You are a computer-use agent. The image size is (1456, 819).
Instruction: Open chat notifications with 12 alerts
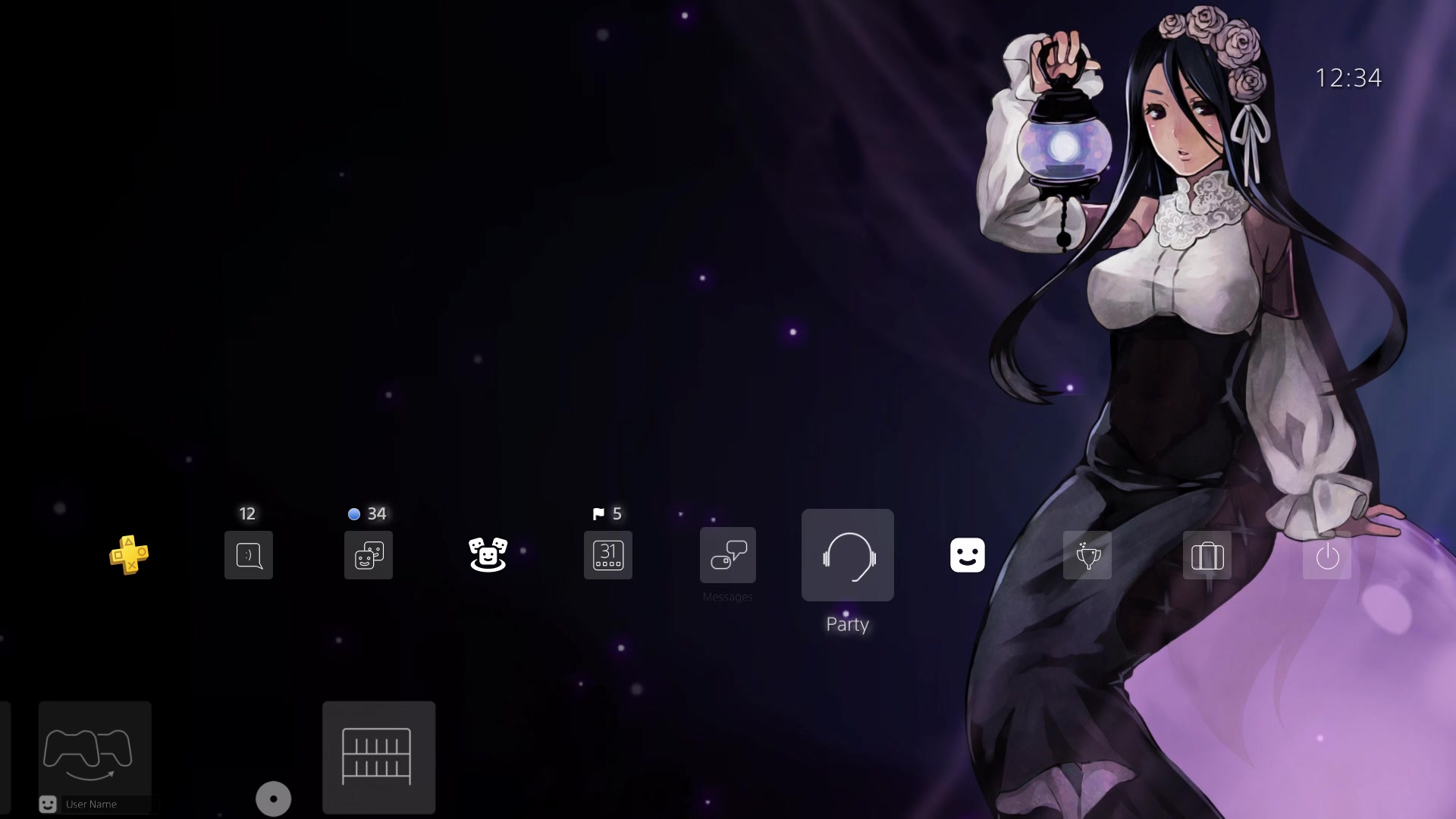click(248, 555)
